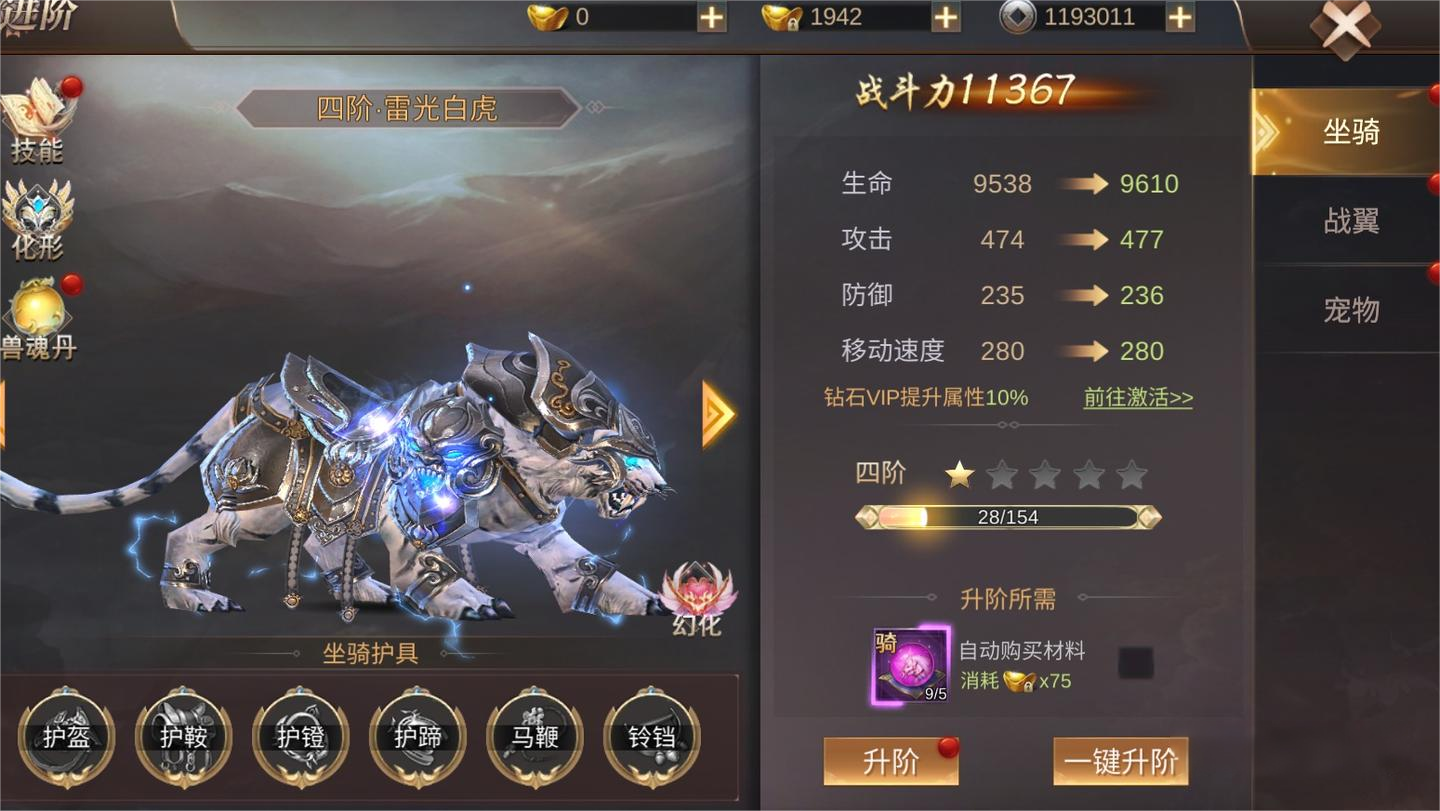
Task: Close the mount advancement screen
Action: pyautogui.click(x=1345, y=28)
